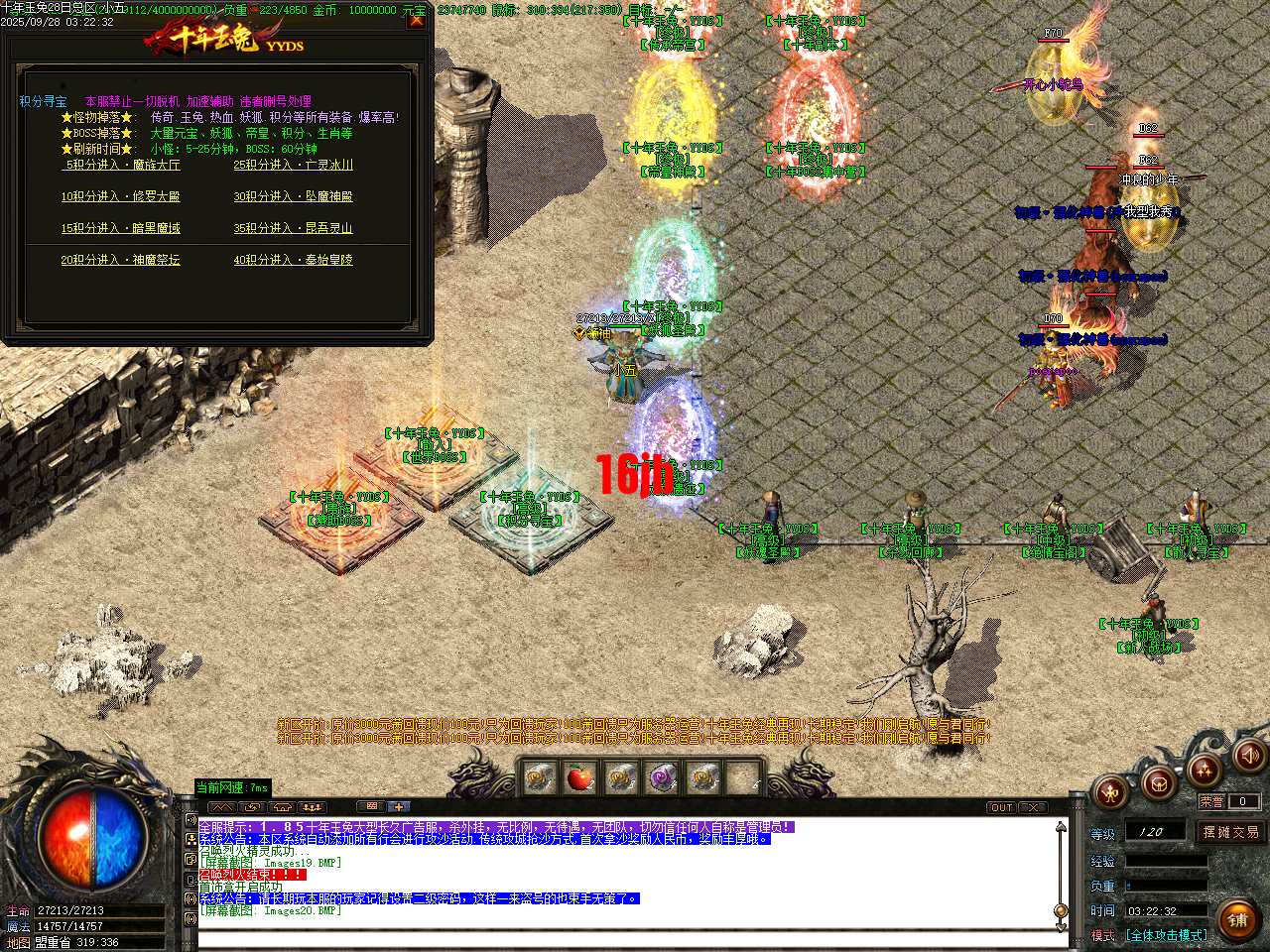Enable stall trading via 摆摊交易 button
Image resolution: width=1270 pixels, height=952 pixels.
coord(1230,833)
